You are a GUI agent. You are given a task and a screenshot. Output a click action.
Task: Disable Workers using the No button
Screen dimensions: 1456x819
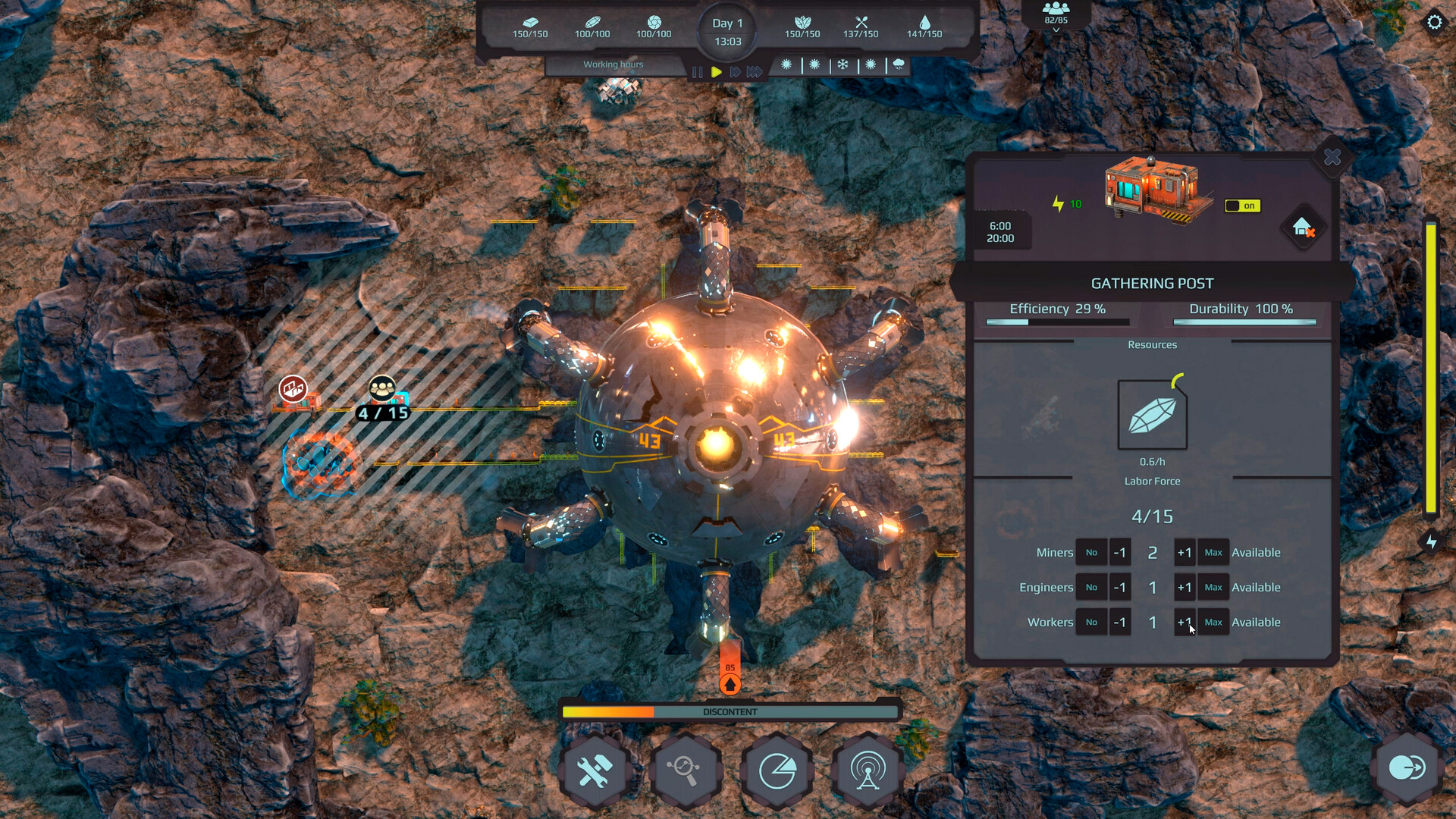pos(1092,622)
